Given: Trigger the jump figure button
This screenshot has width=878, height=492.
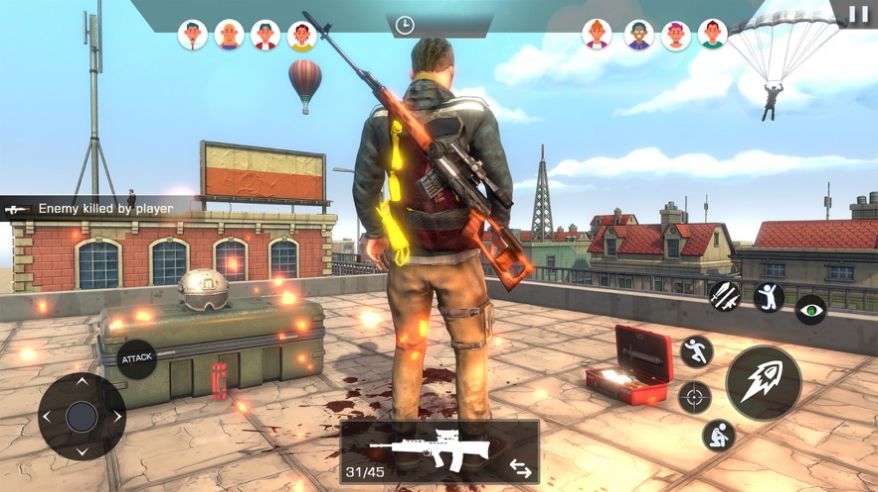Looking at the screenshot, I should (768, 297).
